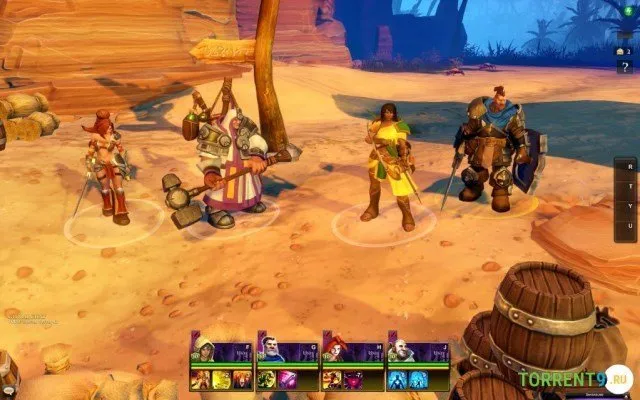
Task: Use the red-haired woman's orange attack ability
Action: [332, 379]
